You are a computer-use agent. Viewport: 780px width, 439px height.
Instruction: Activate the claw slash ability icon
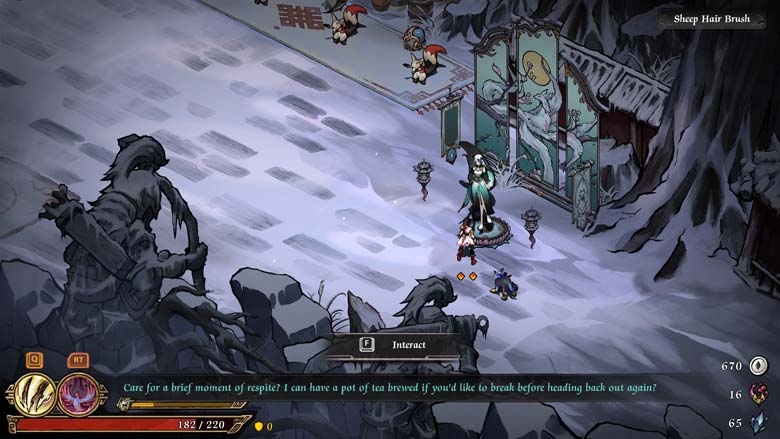pyautogui.click(x=34, y=393)
